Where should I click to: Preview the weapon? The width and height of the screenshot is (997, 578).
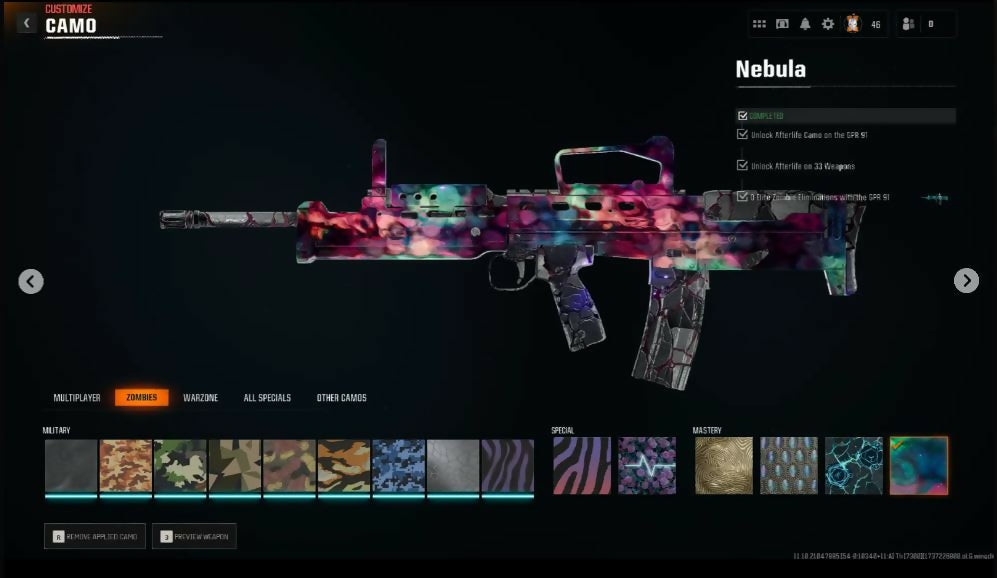[x=194, y=537]
